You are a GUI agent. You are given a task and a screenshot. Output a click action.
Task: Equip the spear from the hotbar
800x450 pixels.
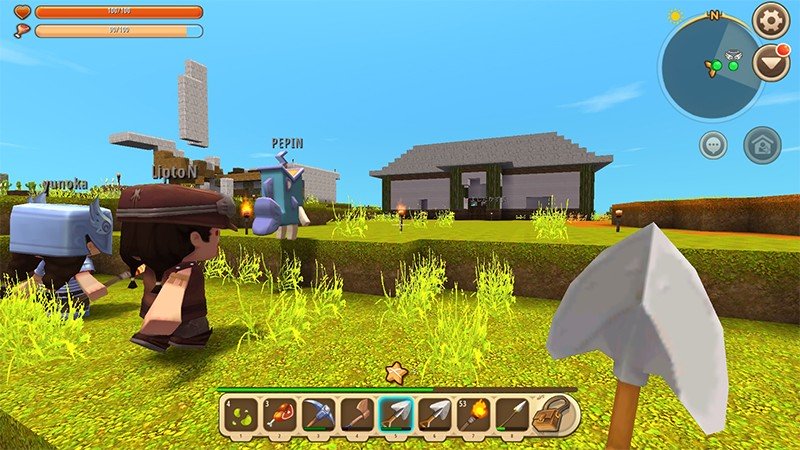(514, 414)
